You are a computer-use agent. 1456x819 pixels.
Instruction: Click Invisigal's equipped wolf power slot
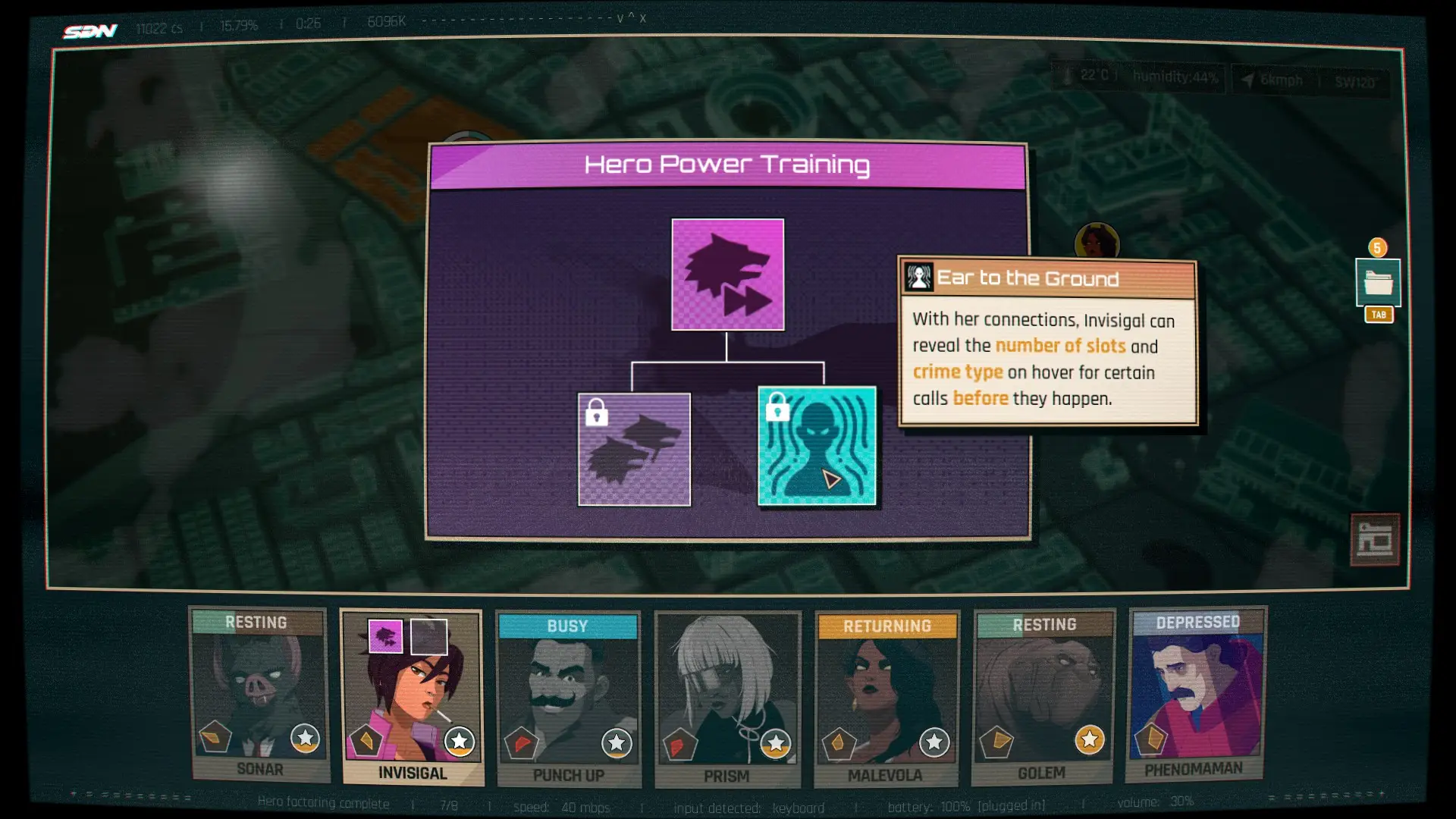click(x=385, y=636)
